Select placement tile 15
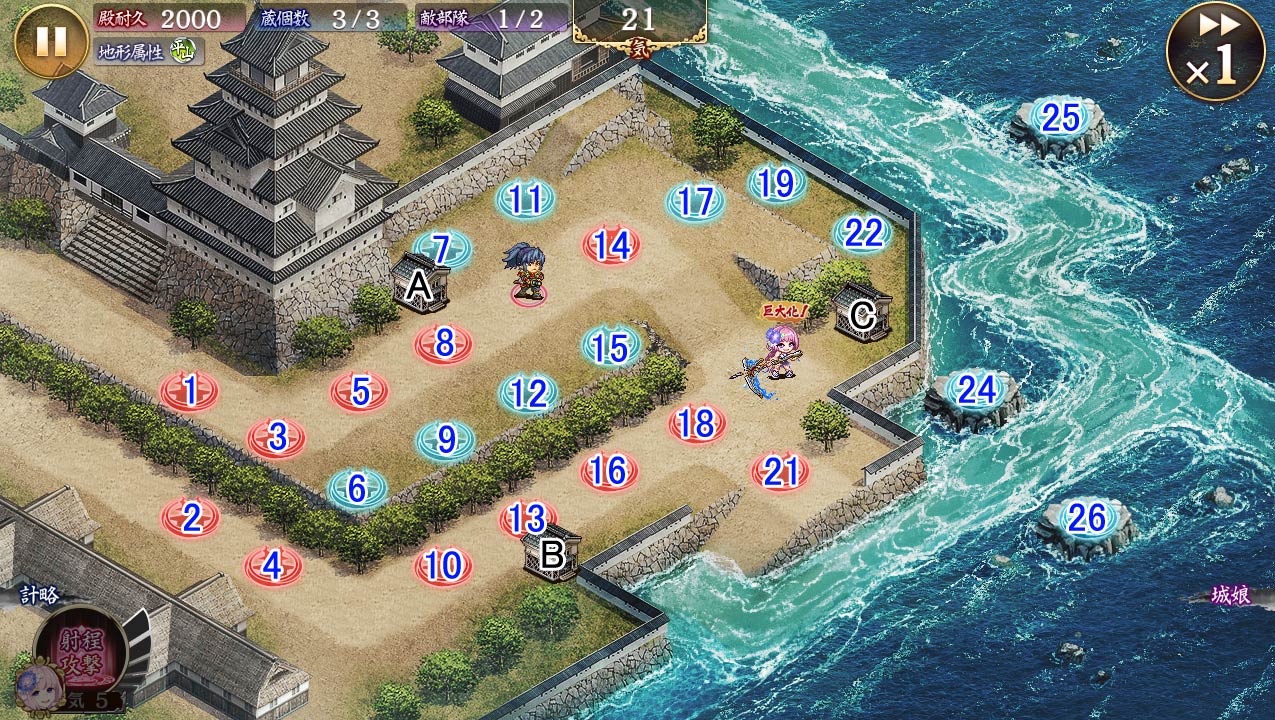 pos(611,347)
